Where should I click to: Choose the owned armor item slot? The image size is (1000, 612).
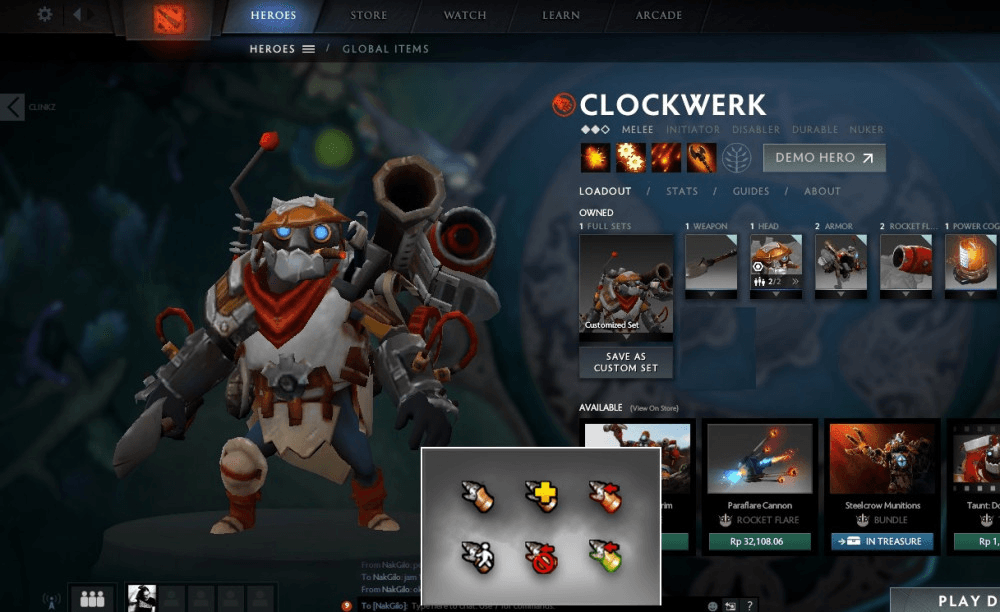click(840, 263)
